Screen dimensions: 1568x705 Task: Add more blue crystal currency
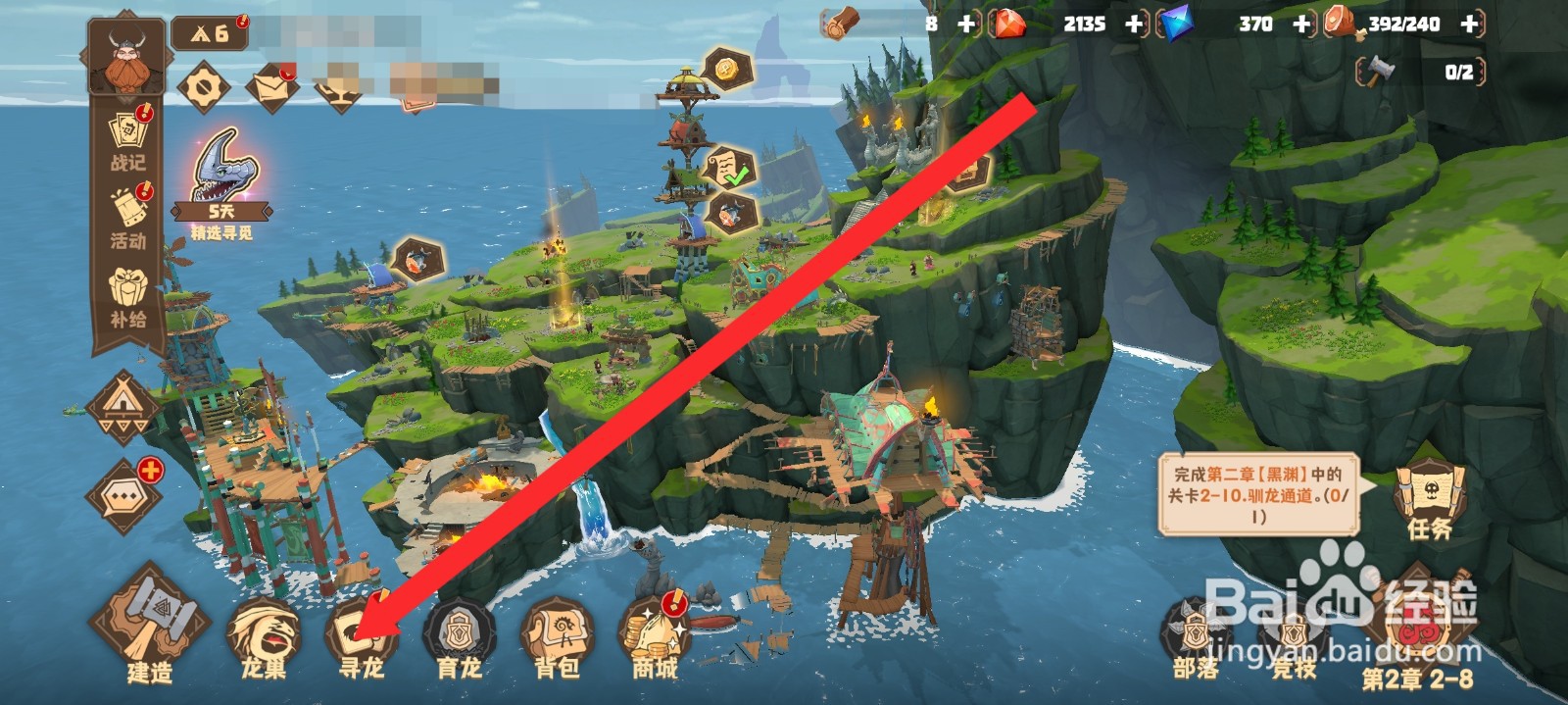(1301, 24)
